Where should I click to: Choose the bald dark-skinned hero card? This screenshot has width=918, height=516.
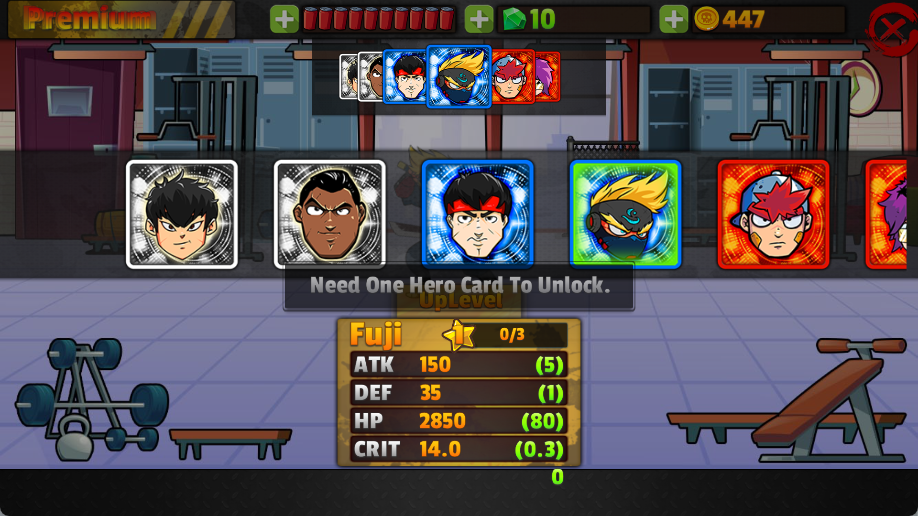(330, 214)
